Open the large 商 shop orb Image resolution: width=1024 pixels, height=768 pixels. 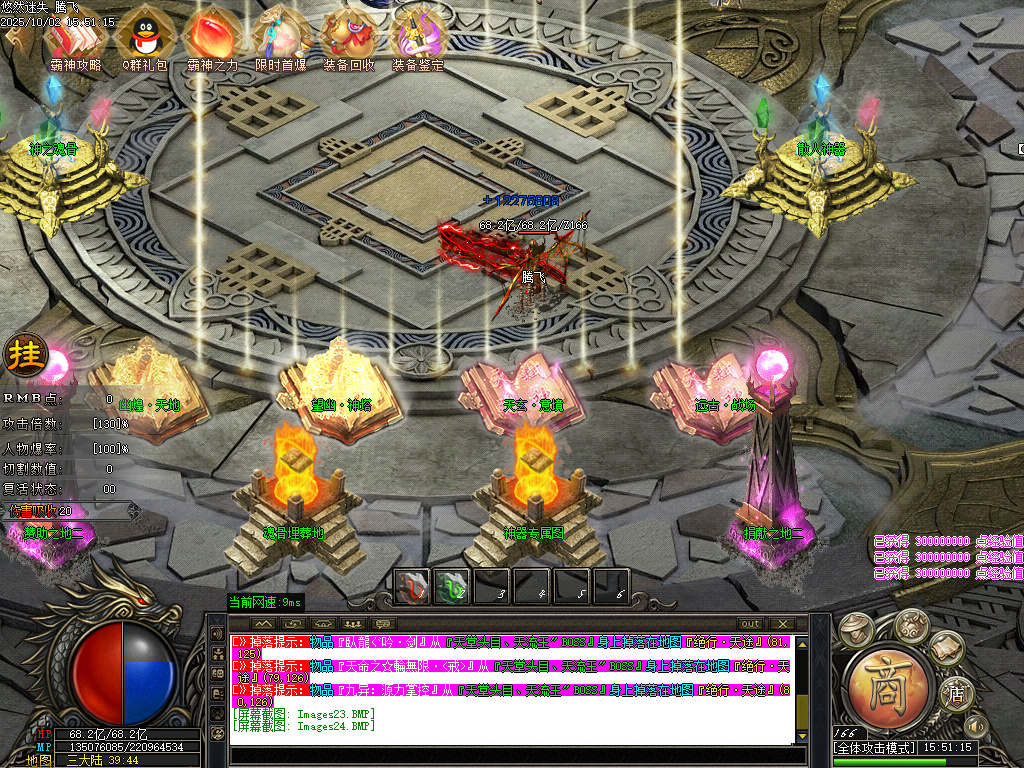889,686
